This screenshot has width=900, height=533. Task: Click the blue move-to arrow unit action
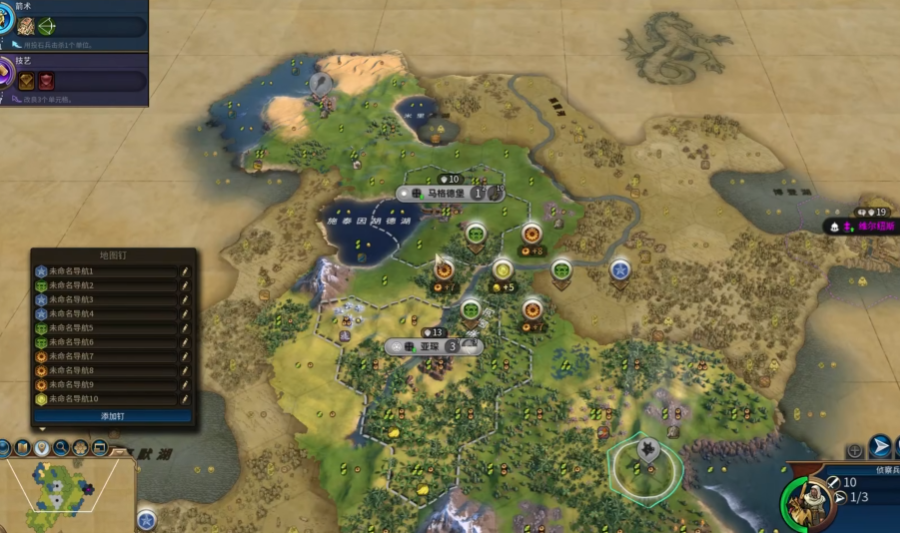pyautogui.click(x=880, y=446)
